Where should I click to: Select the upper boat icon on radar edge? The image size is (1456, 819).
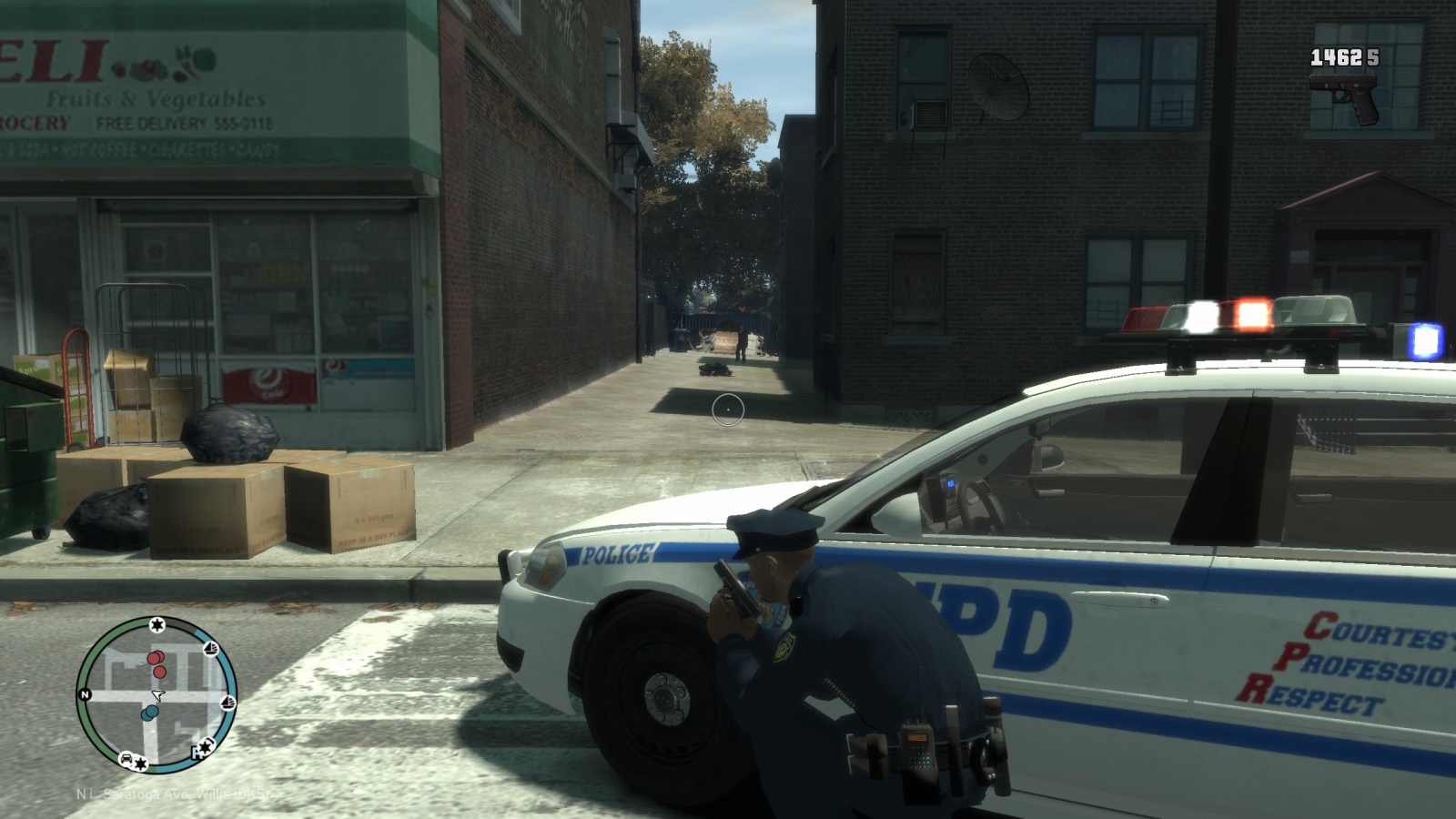211,649
